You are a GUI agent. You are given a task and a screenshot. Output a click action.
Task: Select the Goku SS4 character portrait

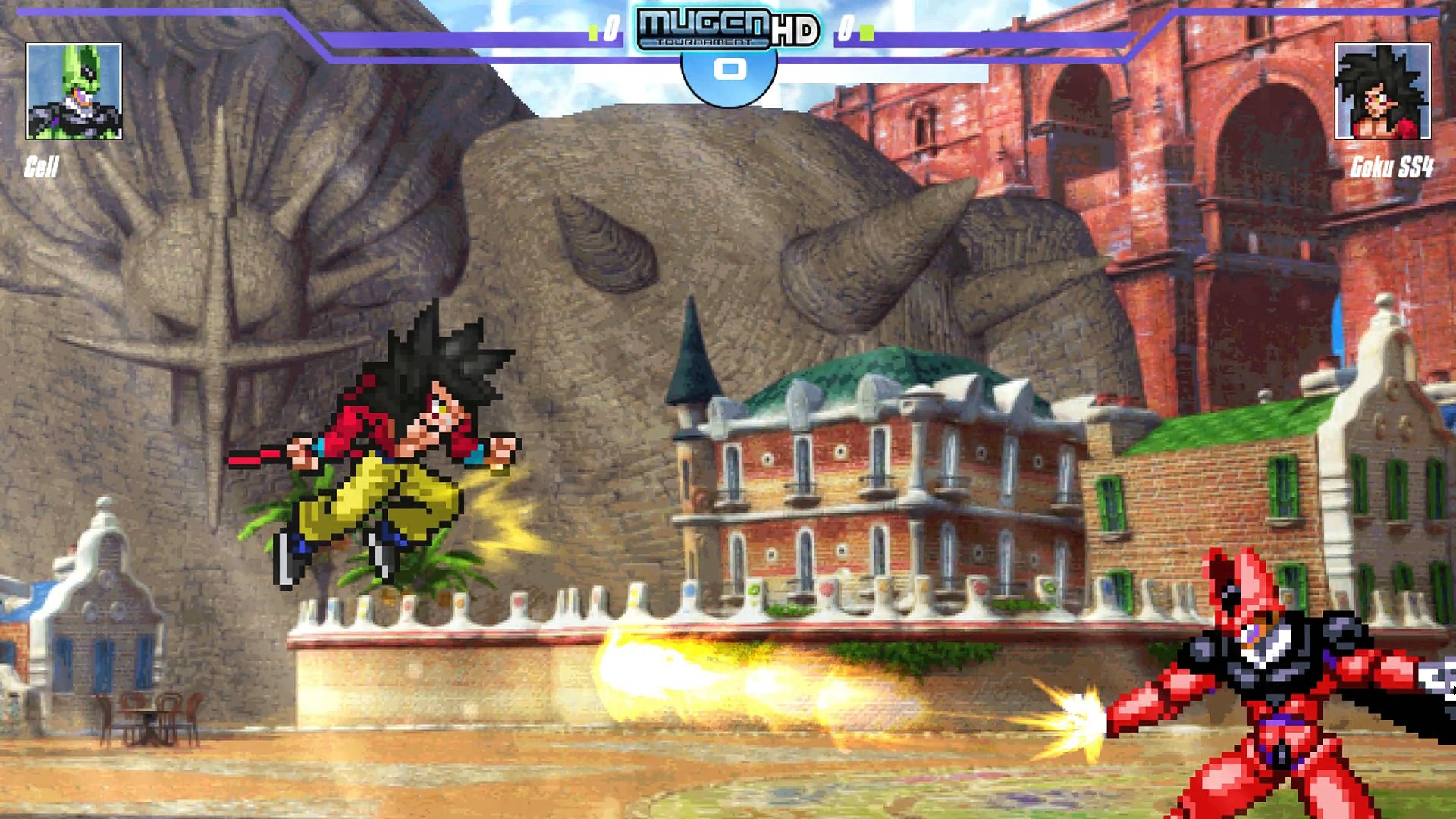(x=1382, y=91)
